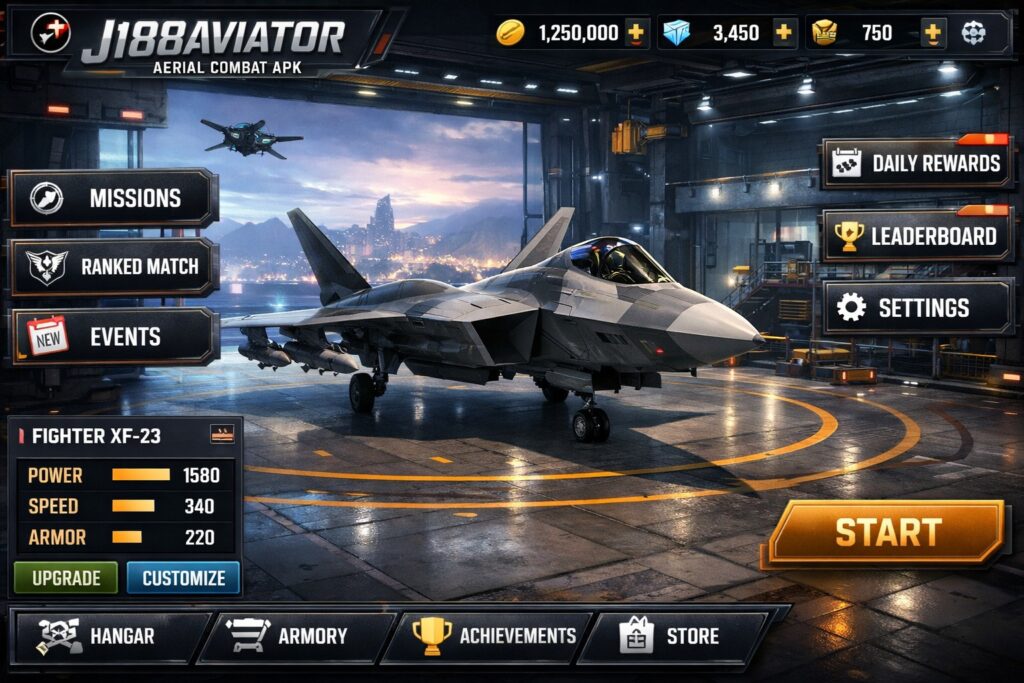Customize the selected fighter
The height and width of the screenshot is (683, 1024).
click(184, 578)
